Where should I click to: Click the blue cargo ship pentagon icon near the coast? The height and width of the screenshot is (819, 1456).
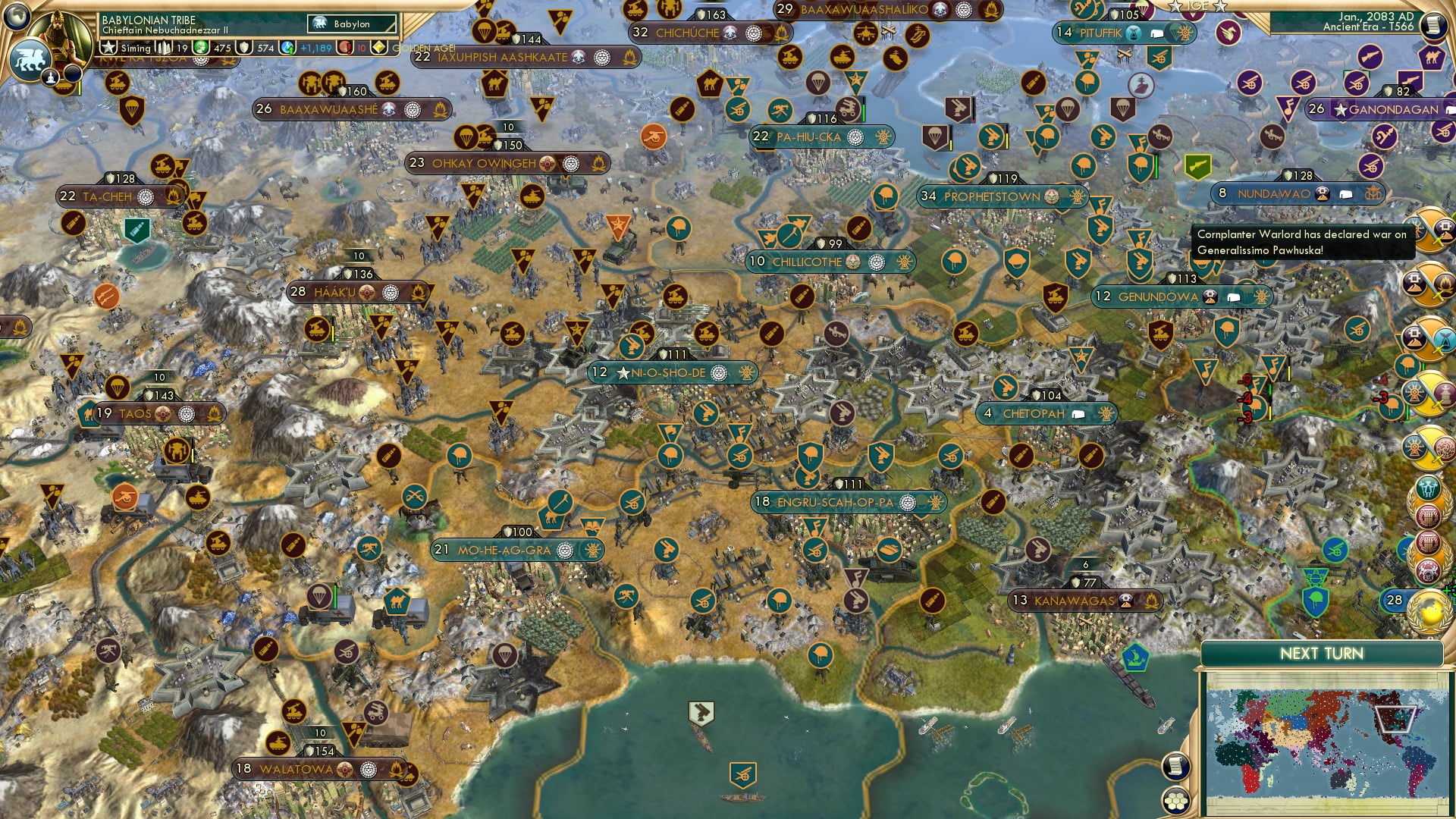pos(1134,659)
